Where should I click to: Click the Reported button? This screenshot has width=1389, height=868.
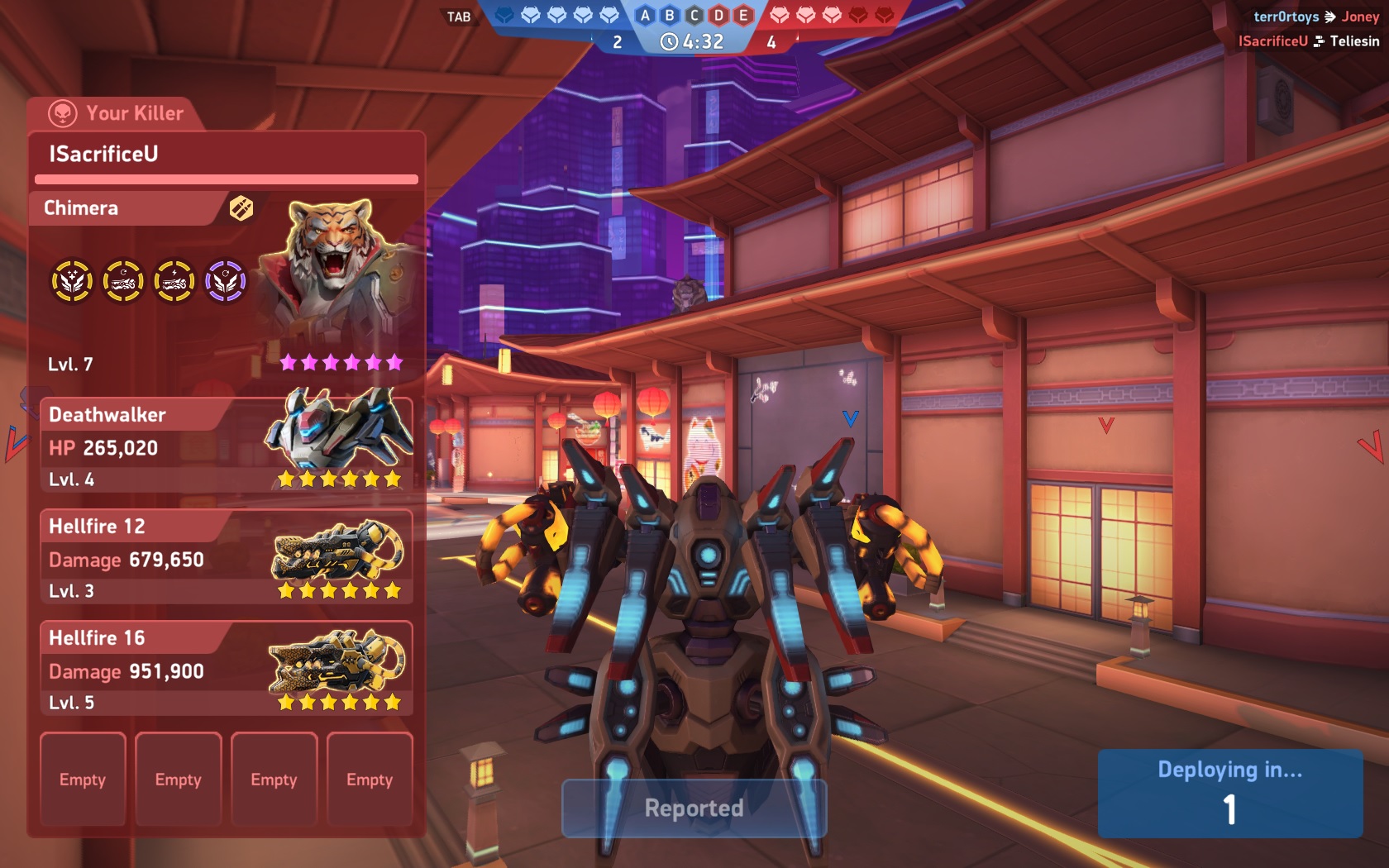[694, 808]
